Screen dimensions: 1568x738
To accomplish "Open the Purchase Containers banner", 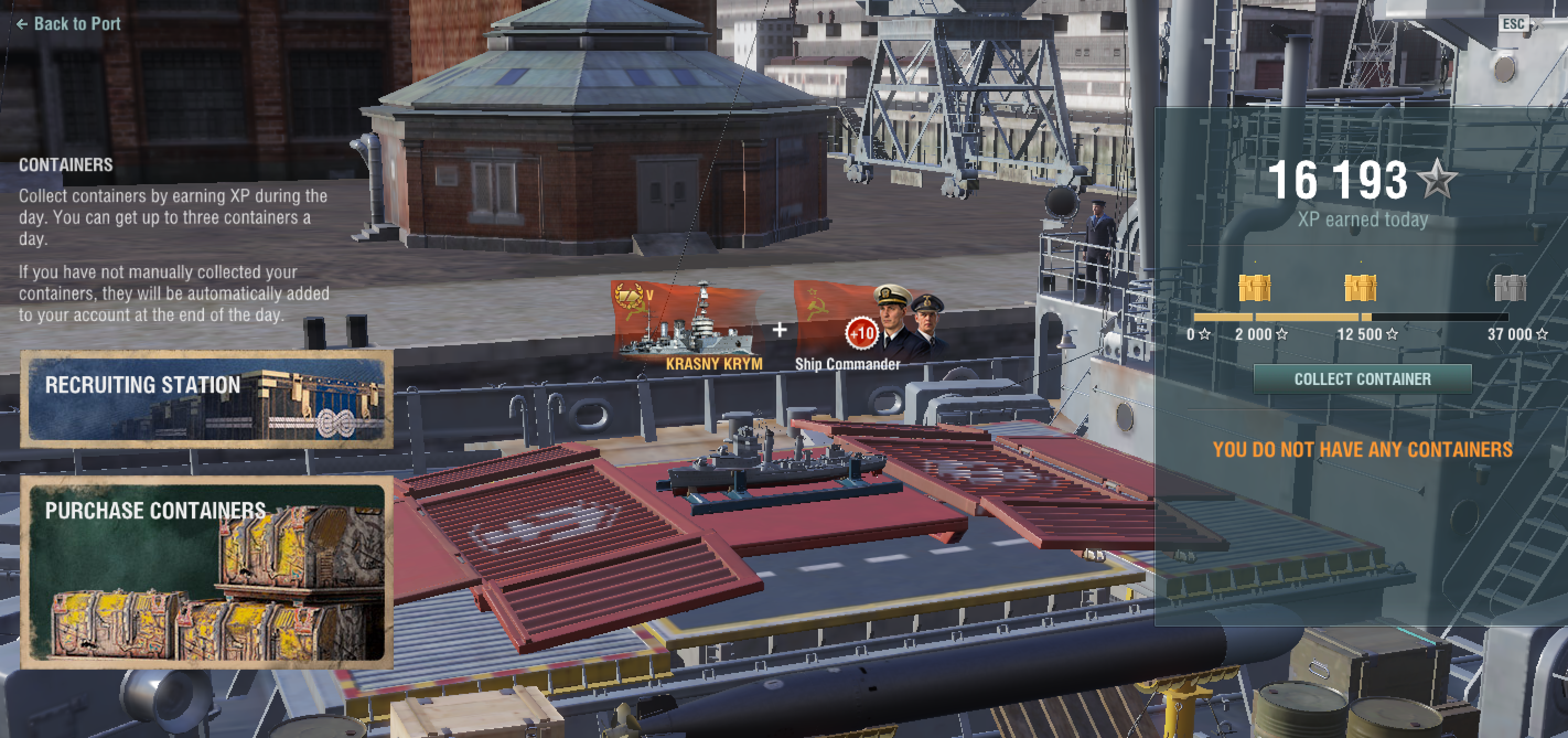I will pyautogui.click(x=207, y=573).
